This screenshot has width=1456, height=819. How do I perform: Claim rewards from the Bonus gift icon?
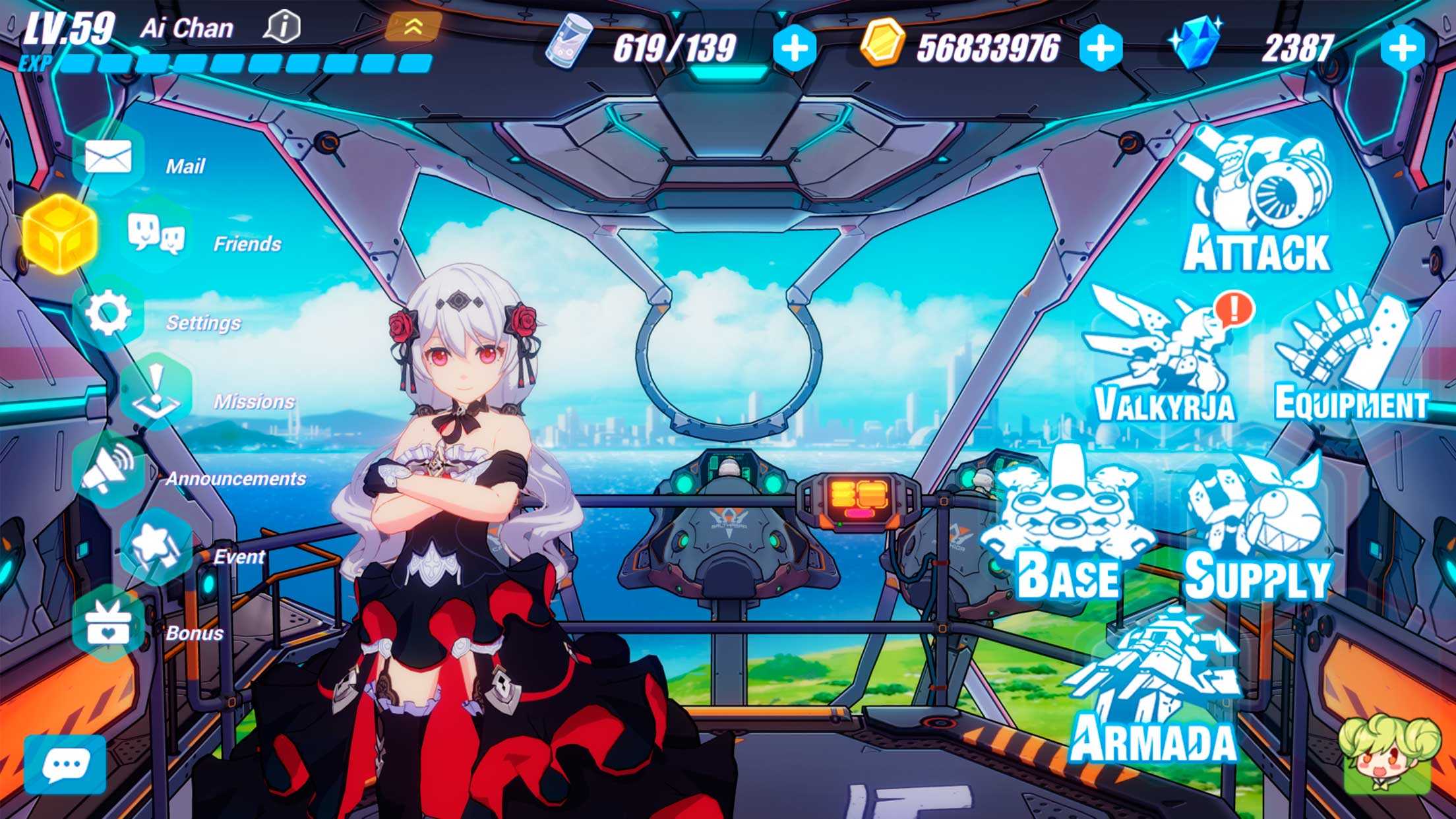pyautogui.click(x=108, y=624)
